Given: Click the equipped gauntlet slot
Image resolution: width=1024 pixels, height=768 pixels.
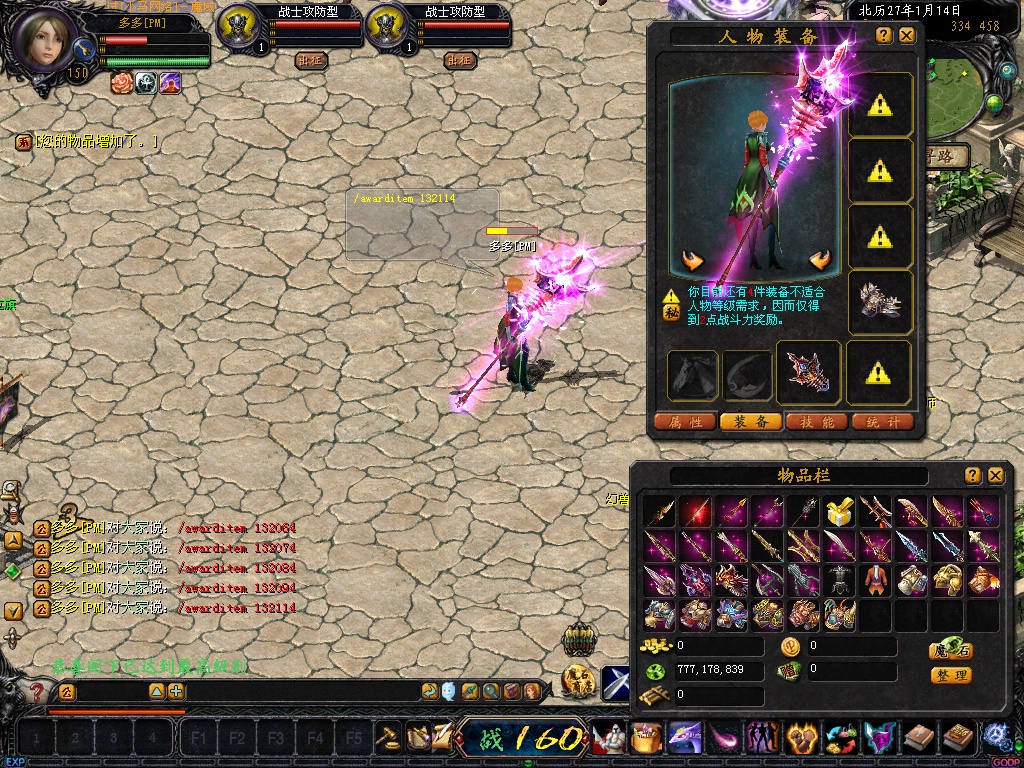Looking at the screenshot, I should [880, 302].
